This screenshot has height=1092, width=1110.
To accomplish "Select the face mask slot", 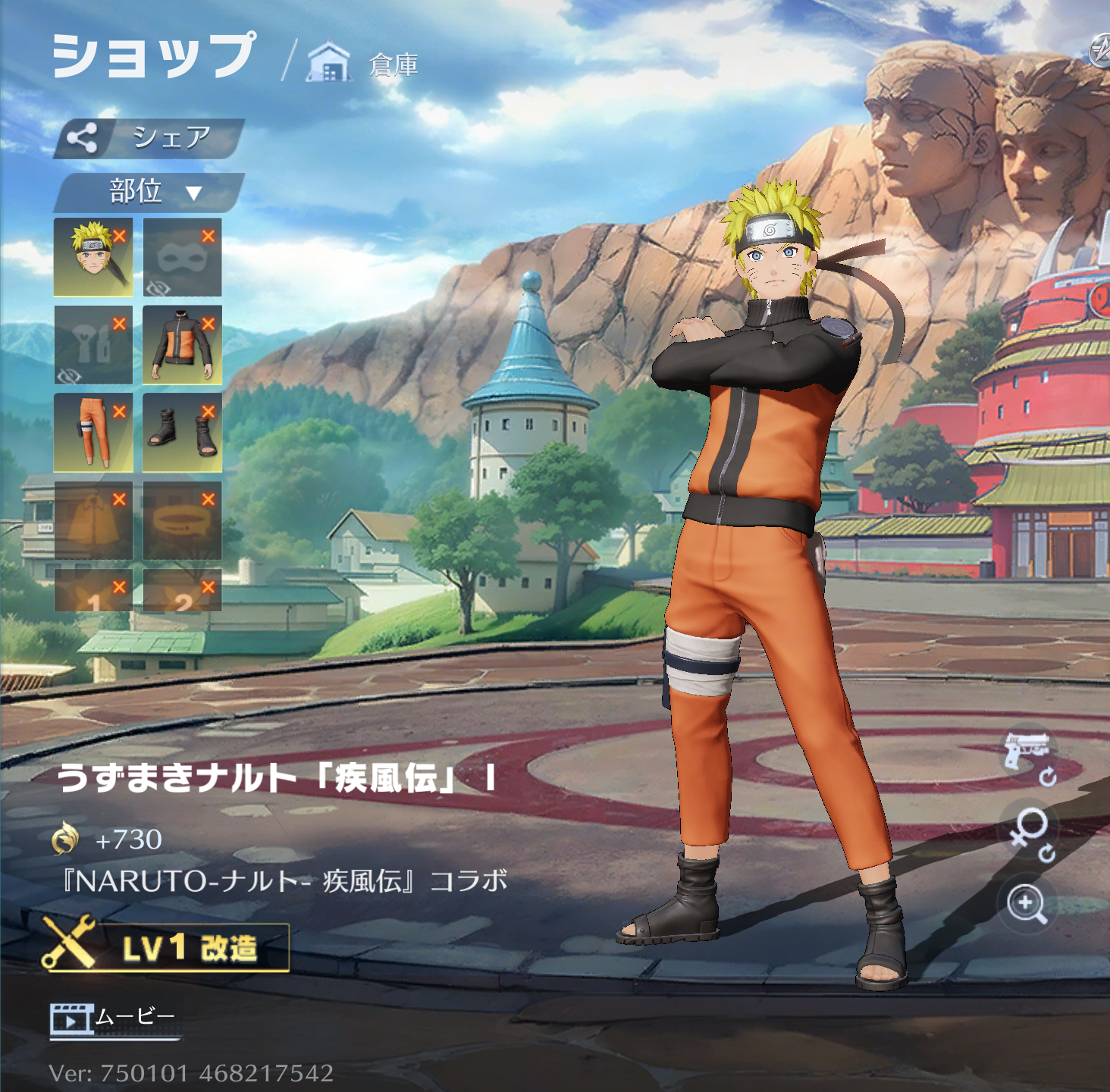I will pos(182,257).
